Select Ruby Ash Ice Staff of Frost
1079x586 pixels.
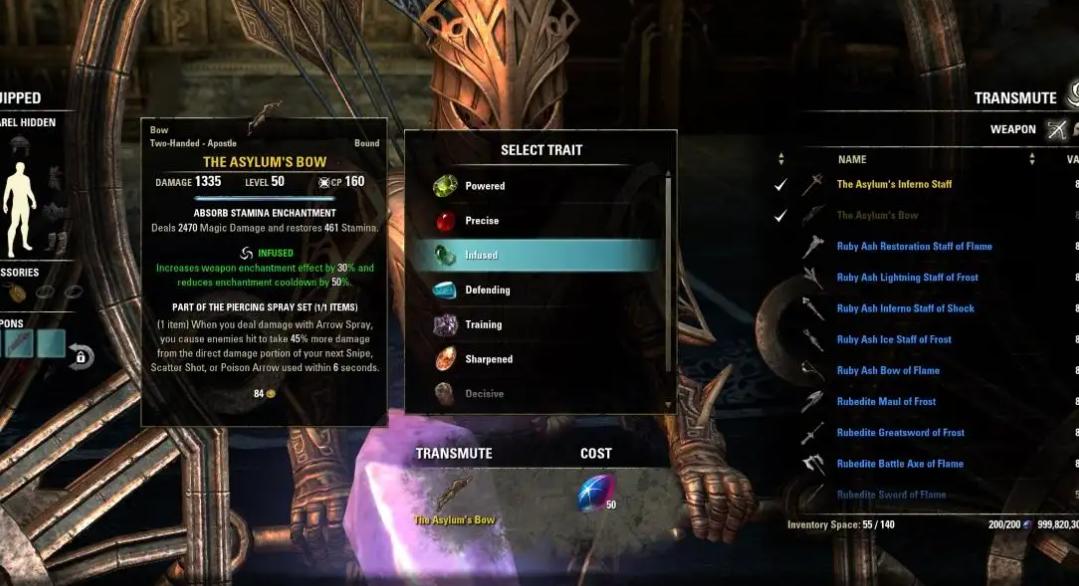(894, 339)
